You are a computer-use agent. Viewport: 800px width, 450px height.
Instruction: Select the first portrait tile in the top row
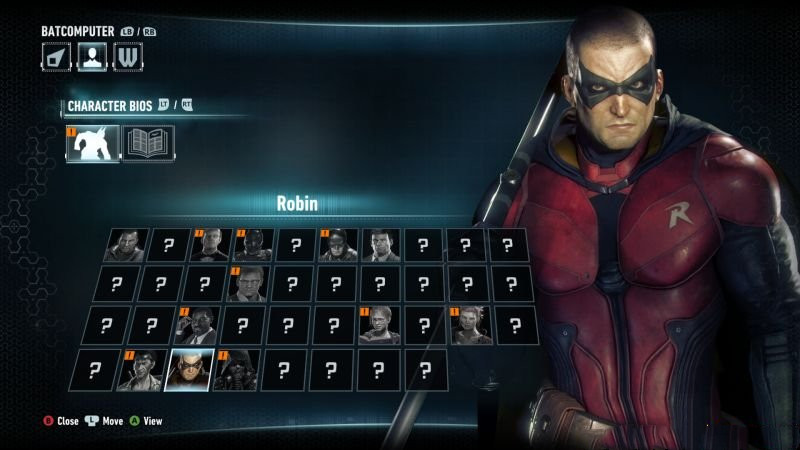[127, 245]
